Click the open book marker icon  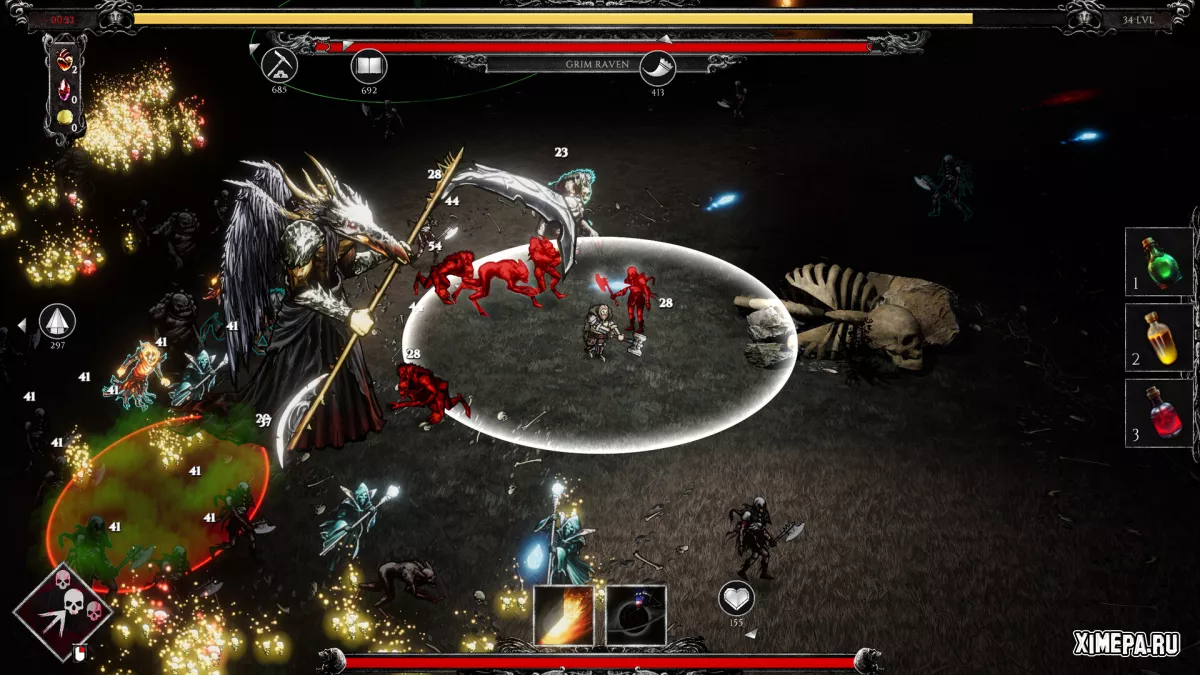369,67
